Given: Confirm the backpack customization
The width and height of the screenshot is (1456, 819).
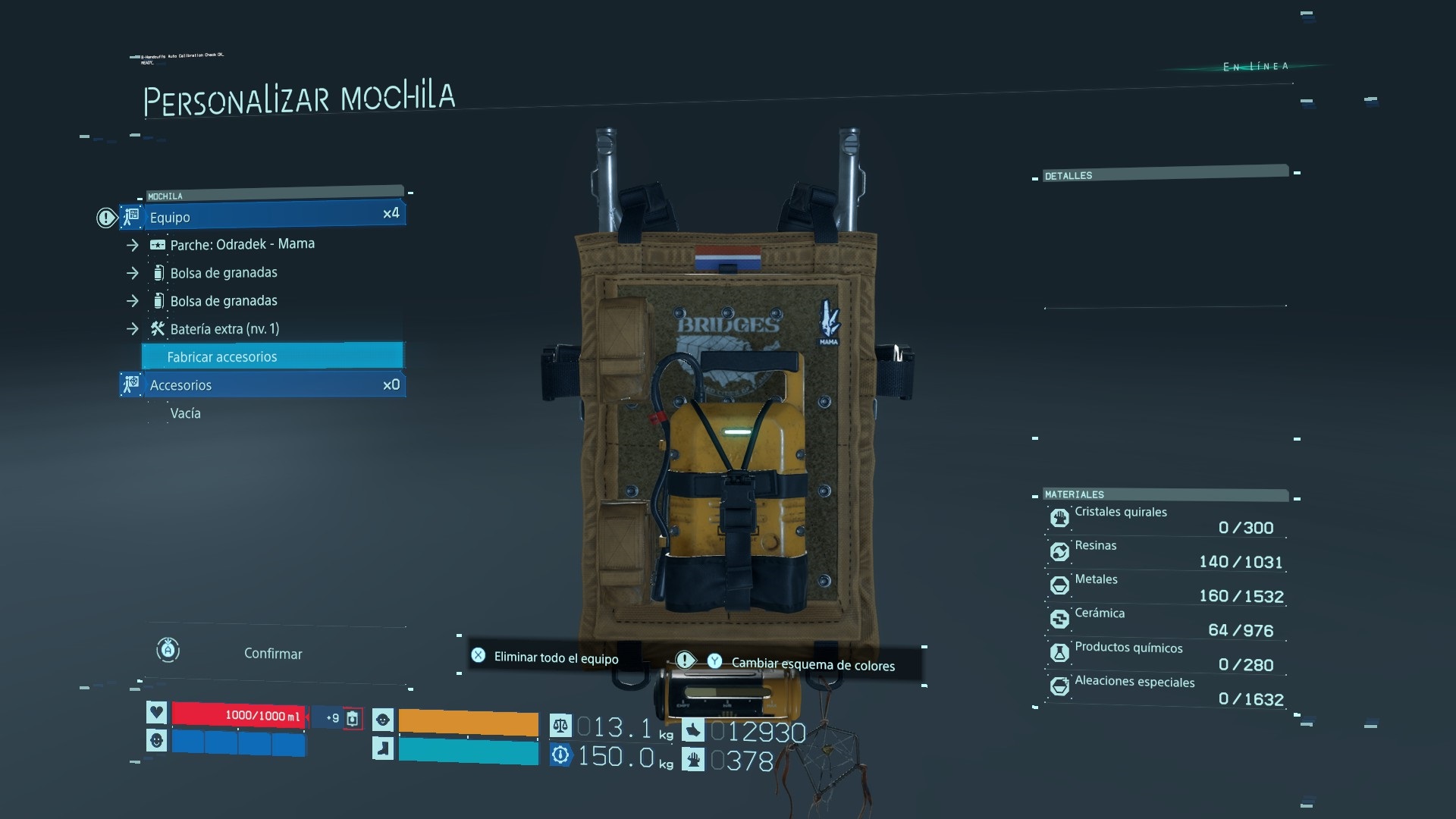Looking at the screenshot, I should [272, 654].
